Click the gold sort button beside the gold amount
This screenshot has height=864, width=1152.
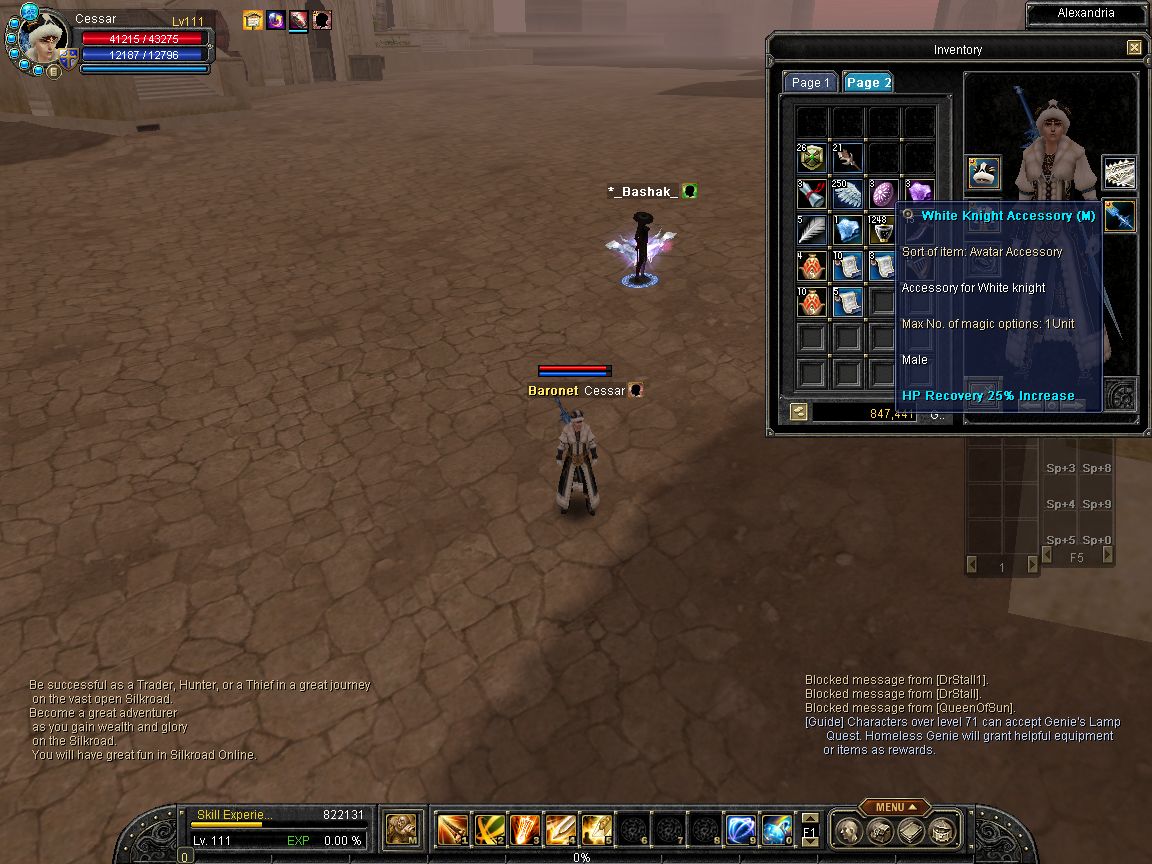tap(798, 411)
